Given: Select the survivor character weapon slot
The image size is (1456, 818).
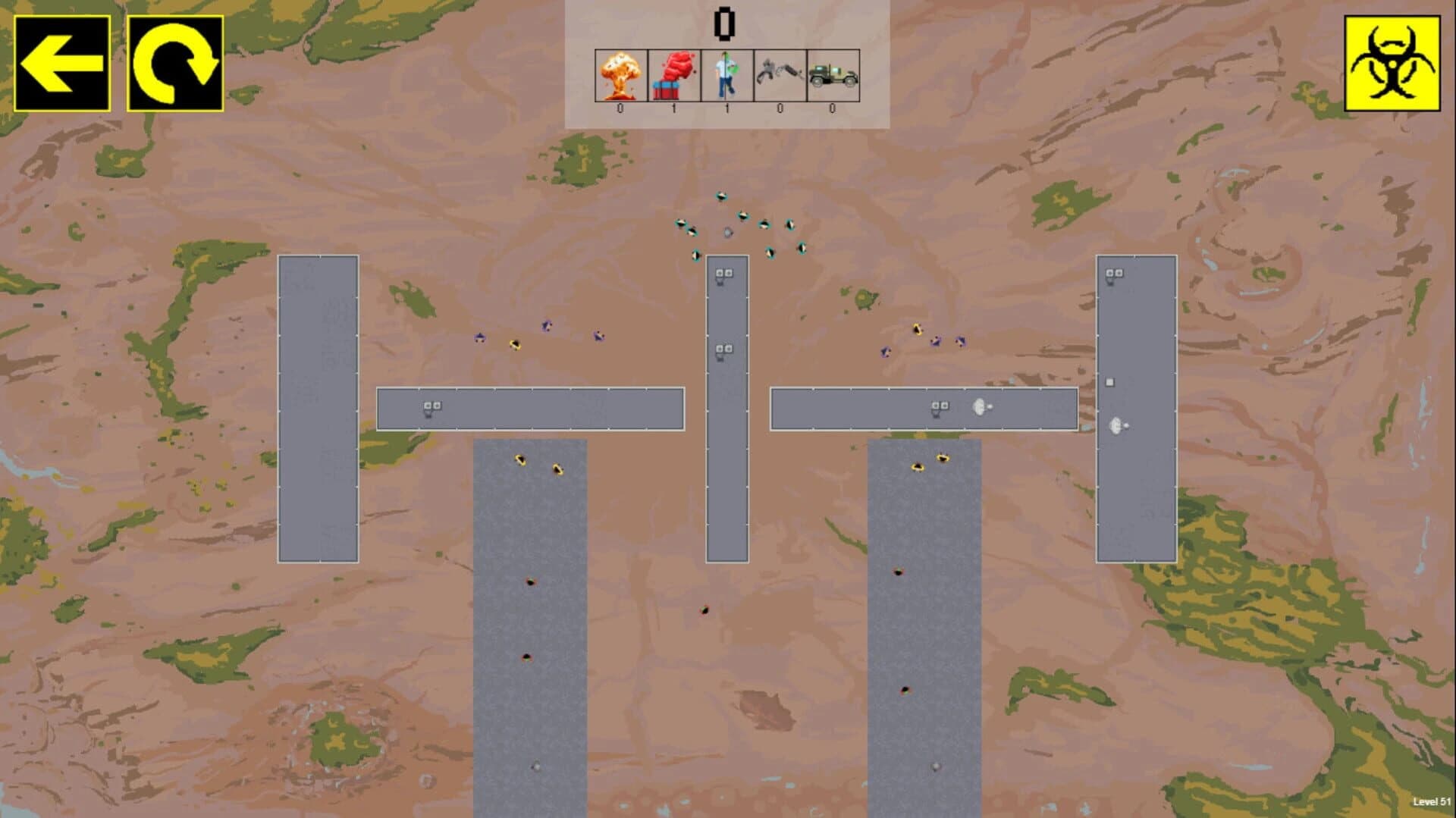Looking at the screenshot, I should tap(725, 74).
